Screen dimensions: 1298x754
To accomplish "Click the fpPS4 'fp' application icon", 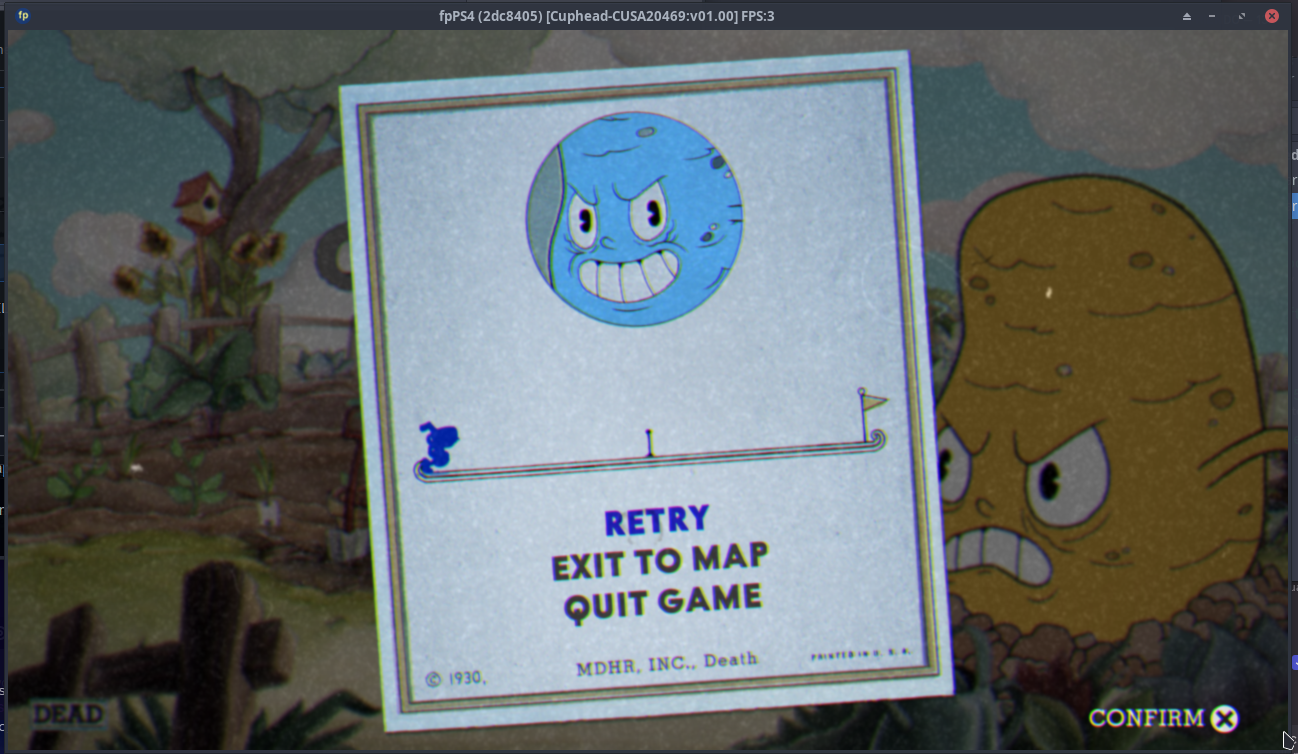I will [x=24, y=15].
